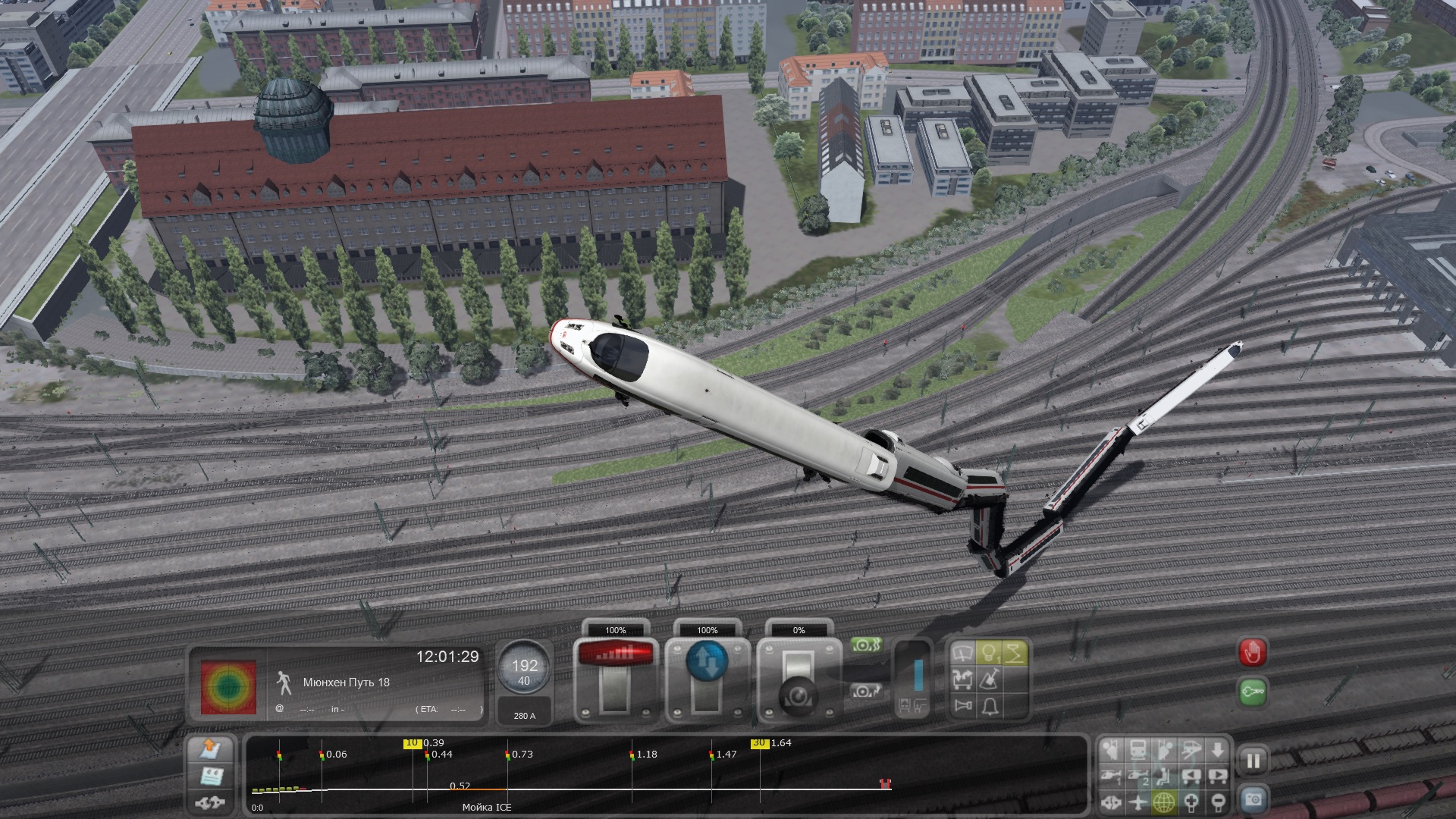The width and height of the screenshot is (1456, 819).
Task: Open the passenger load/unload cart icon
Action: [x=963, y=679]
